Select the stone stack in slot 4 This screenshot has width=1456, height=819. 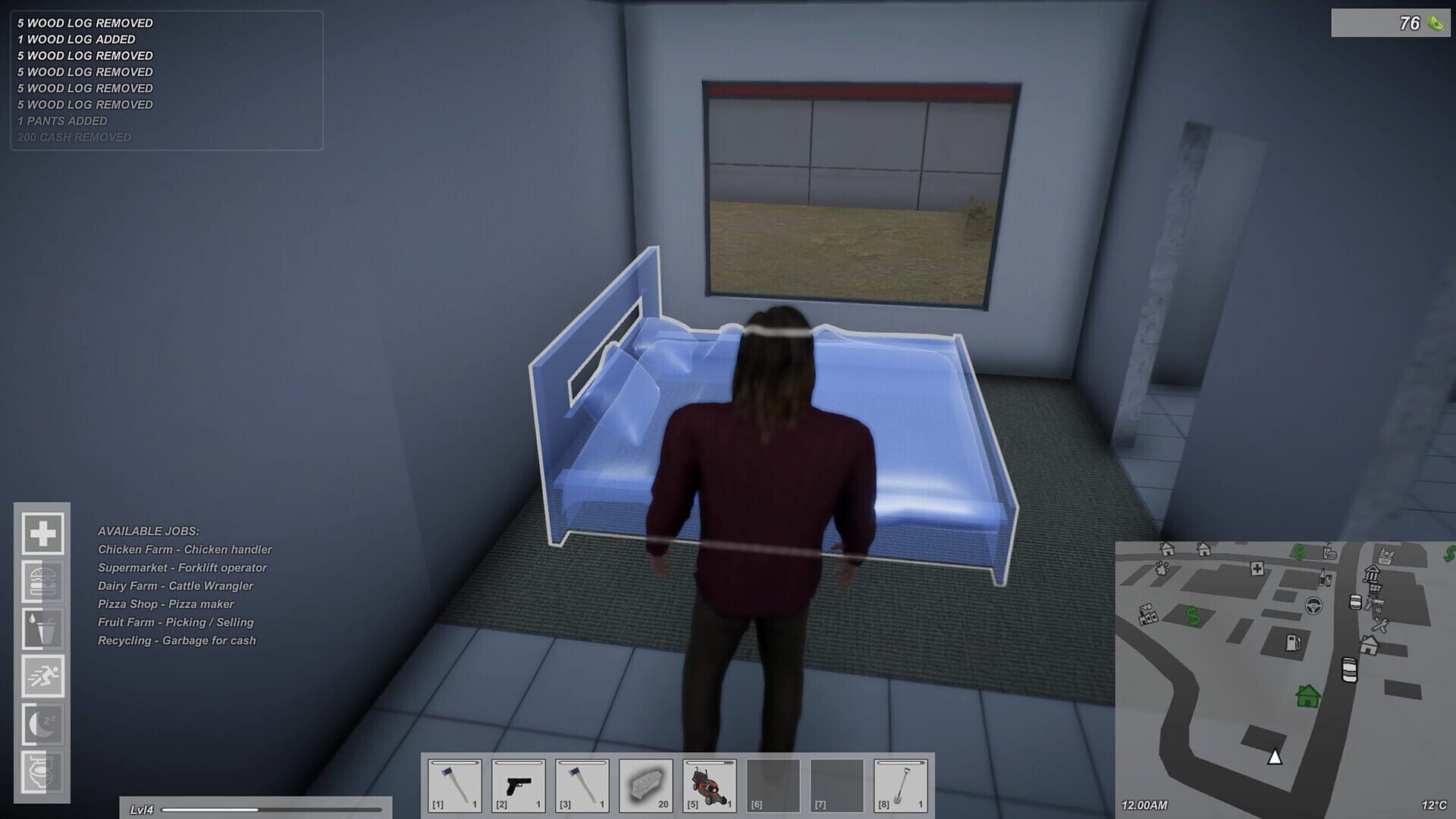click(x=645, y=786)
